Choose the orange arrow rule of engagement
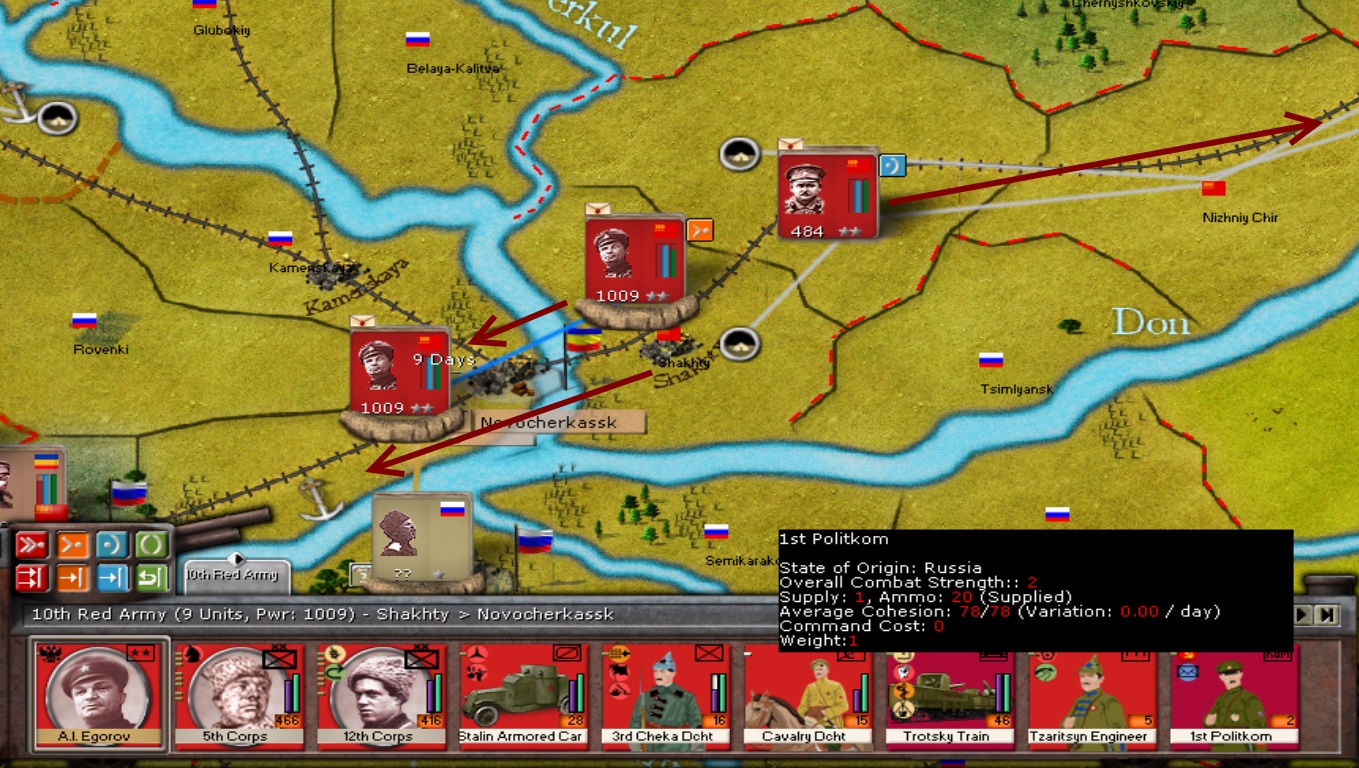Viewport: 1359px width, 768px height. (x=72, y=578)
